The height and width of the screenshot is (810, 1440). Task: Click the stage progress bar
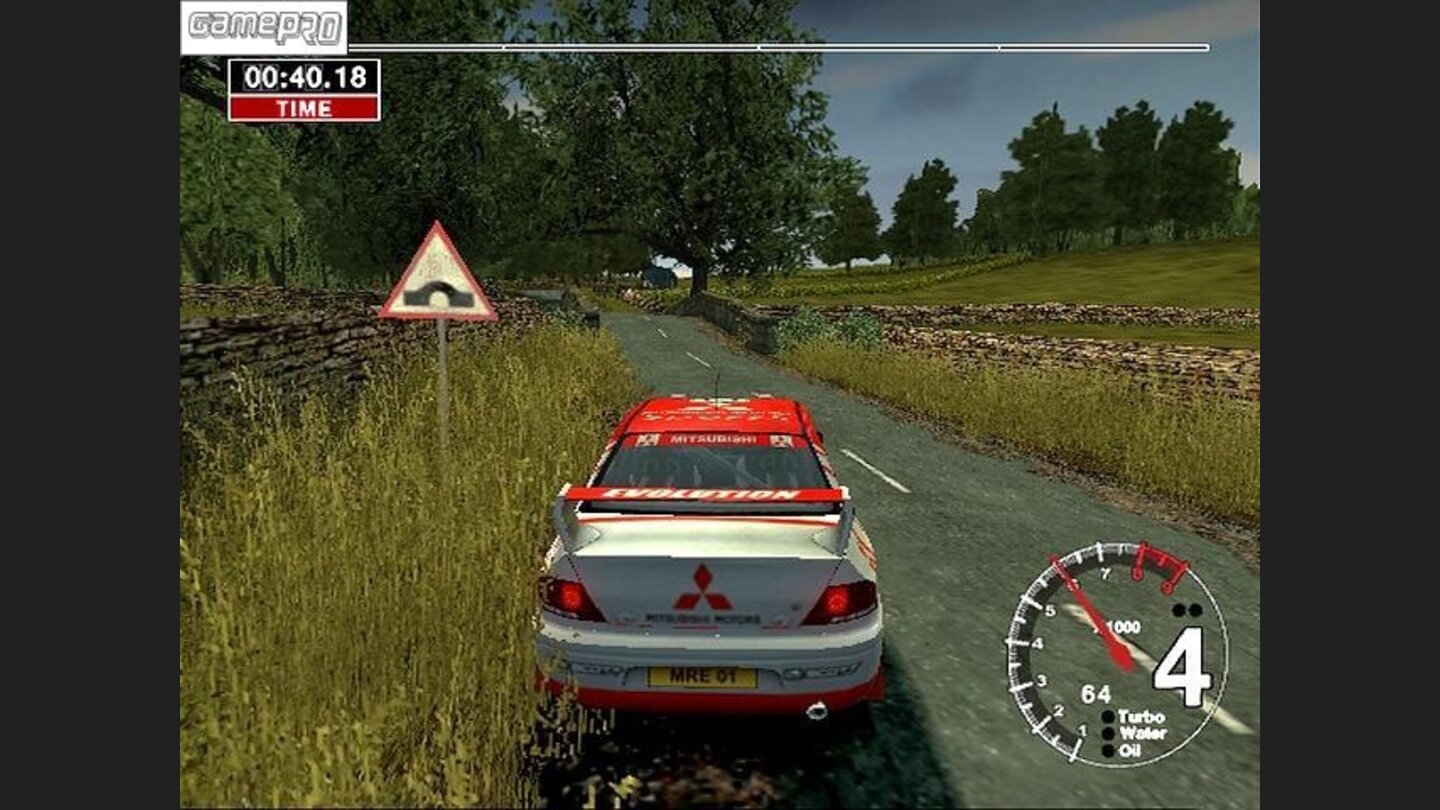pyautogui.click(x=778, y=47)
